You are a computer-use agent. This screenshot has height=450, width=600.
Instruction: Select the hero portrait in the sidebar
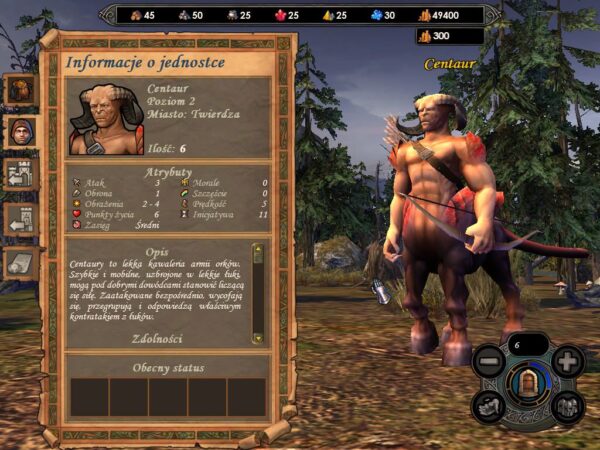[x=21, y=130]
